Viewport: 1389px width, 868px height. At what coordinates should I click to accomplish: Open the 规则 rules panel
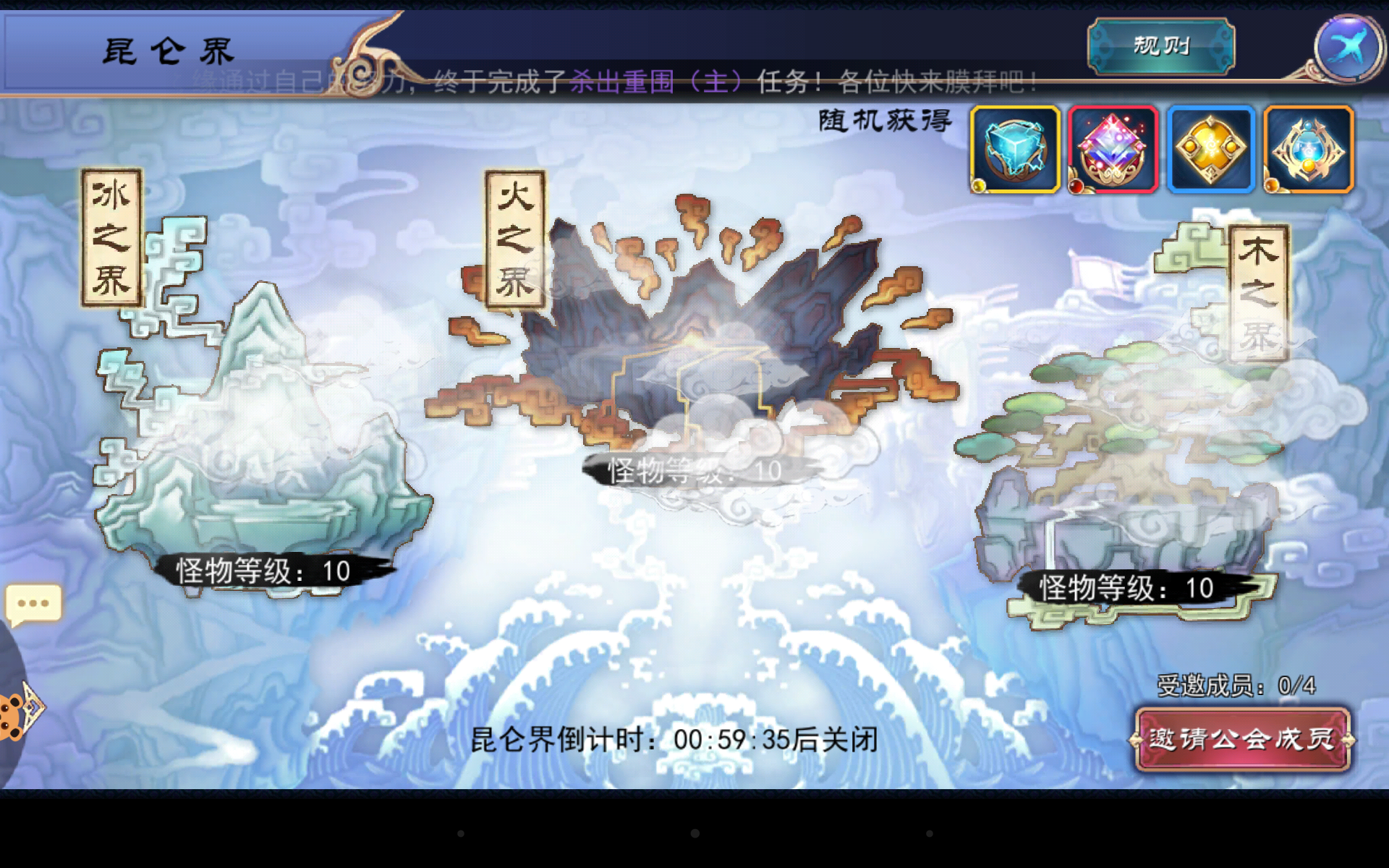tap(1159, 45)
